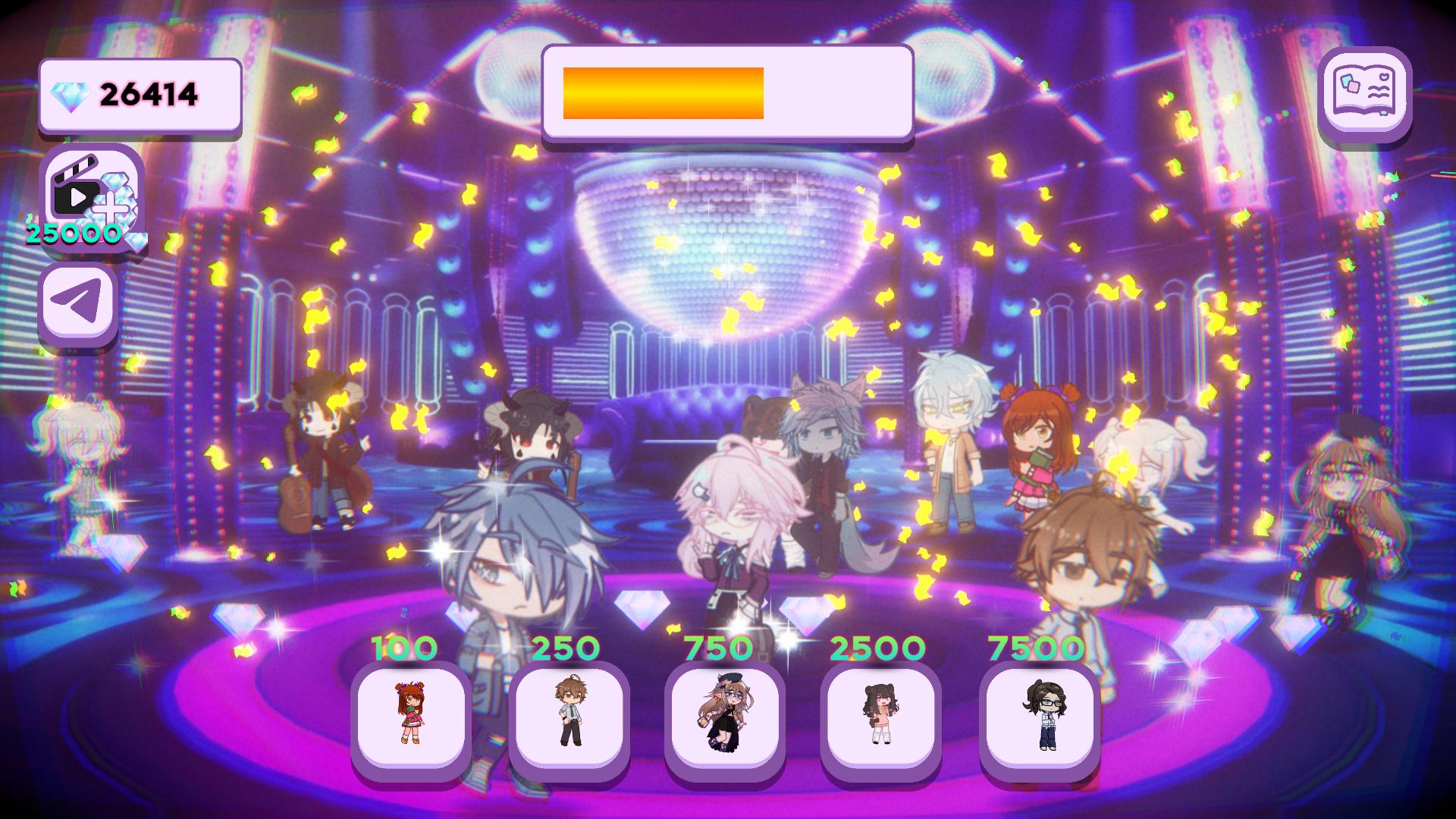Tap the gem balance showing 26414
Viewport: 1456px width, 819px height.
[x=148, y=93]
